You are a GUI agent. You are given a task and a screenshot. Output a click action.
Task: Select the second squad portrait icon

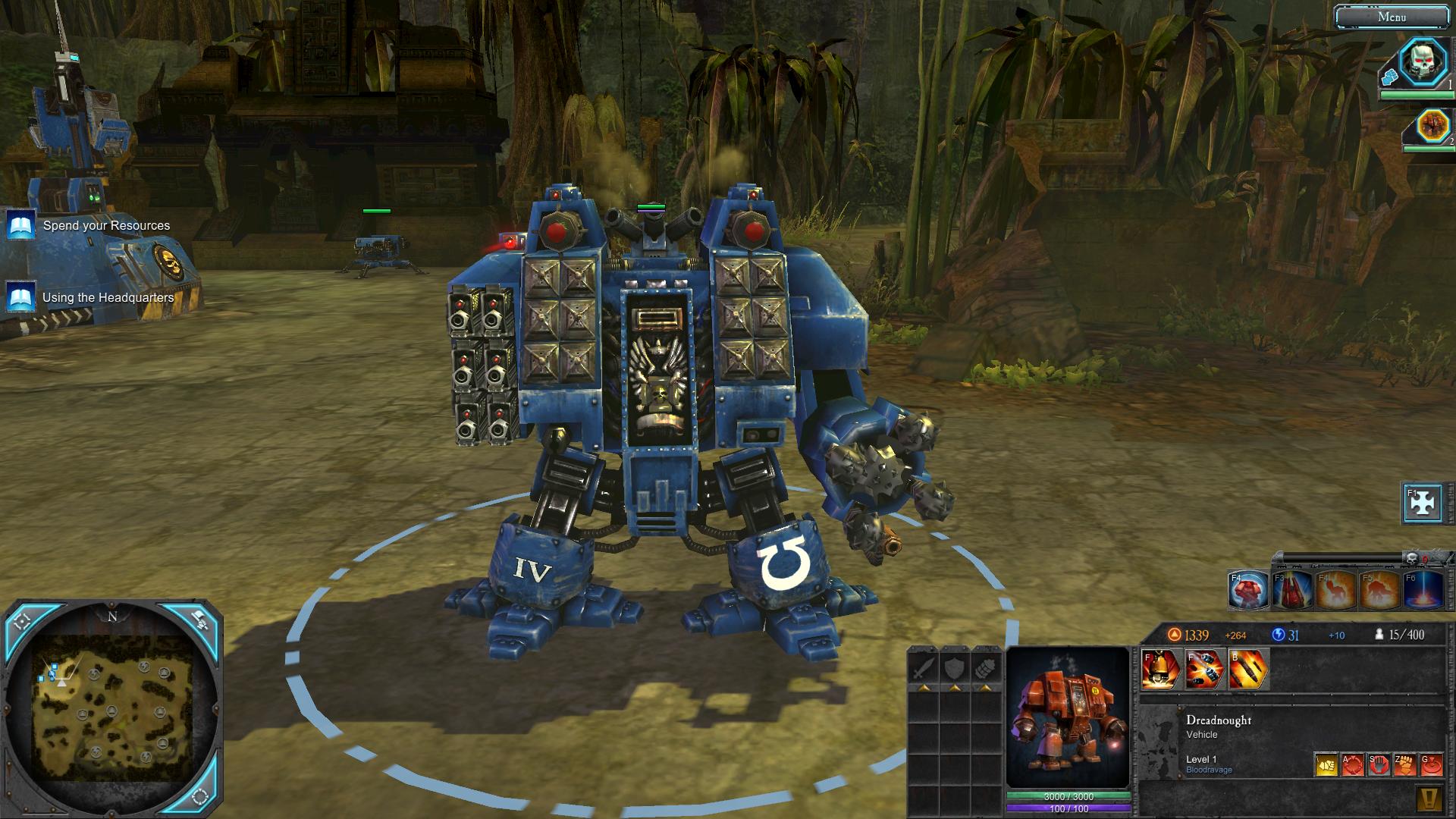click(x=1432, y=126)
